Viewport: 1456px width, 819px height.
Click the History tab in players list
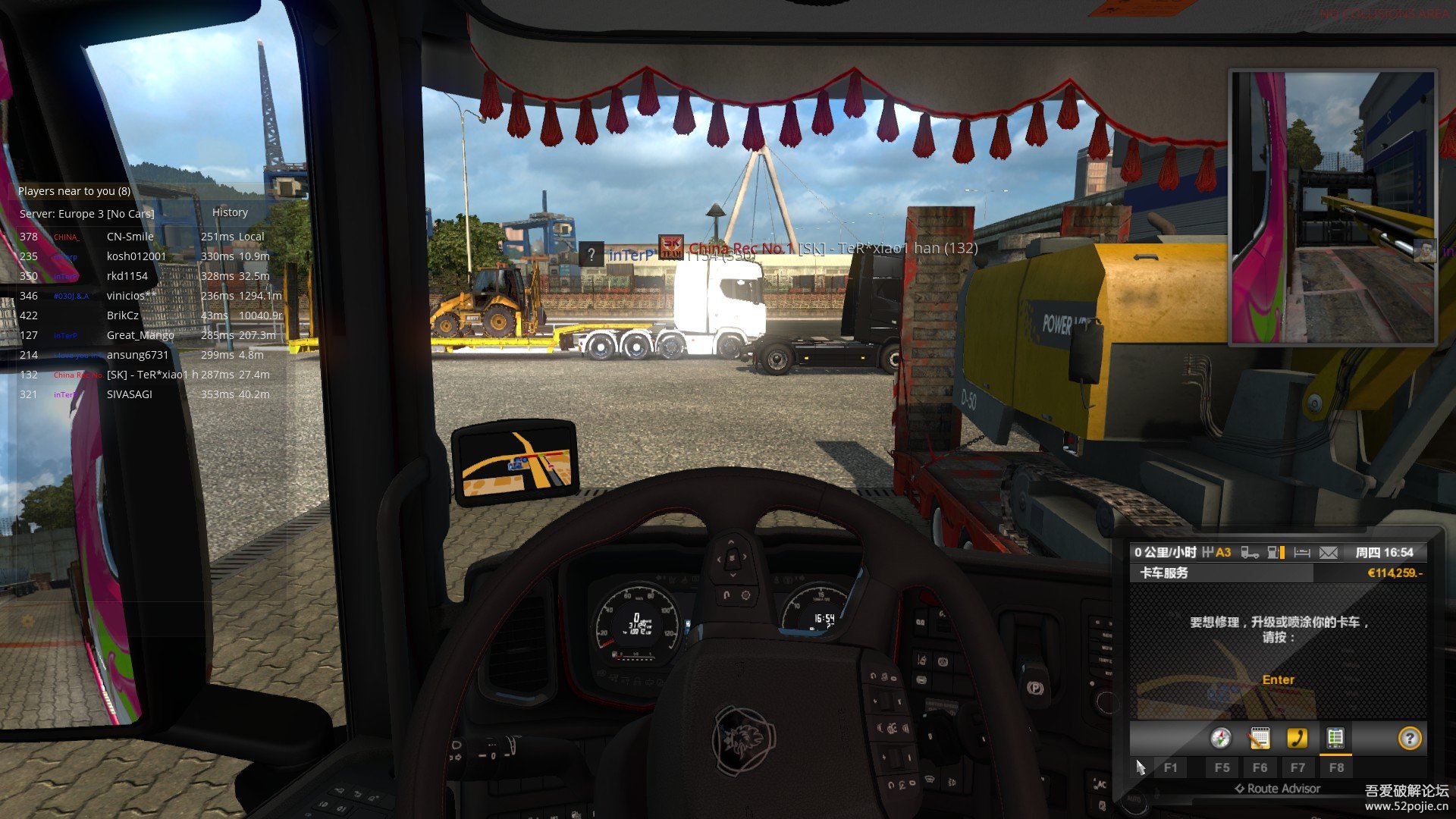click(230, 212)
